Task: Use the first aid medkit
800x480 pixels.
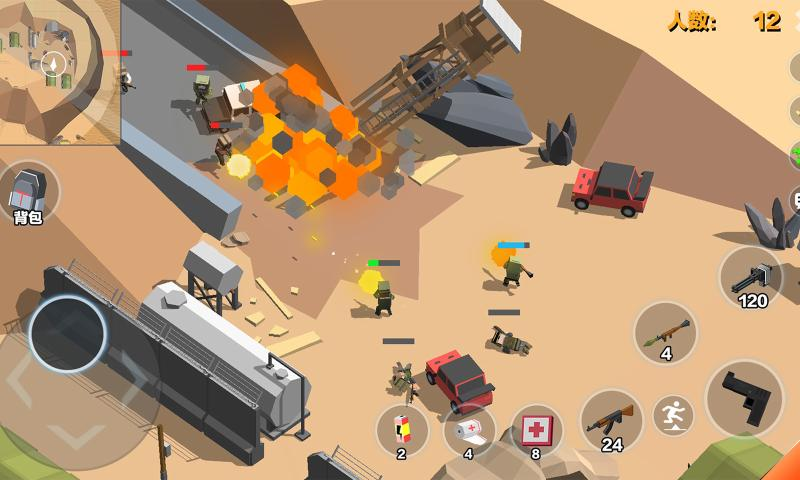Action: (537, 431)
